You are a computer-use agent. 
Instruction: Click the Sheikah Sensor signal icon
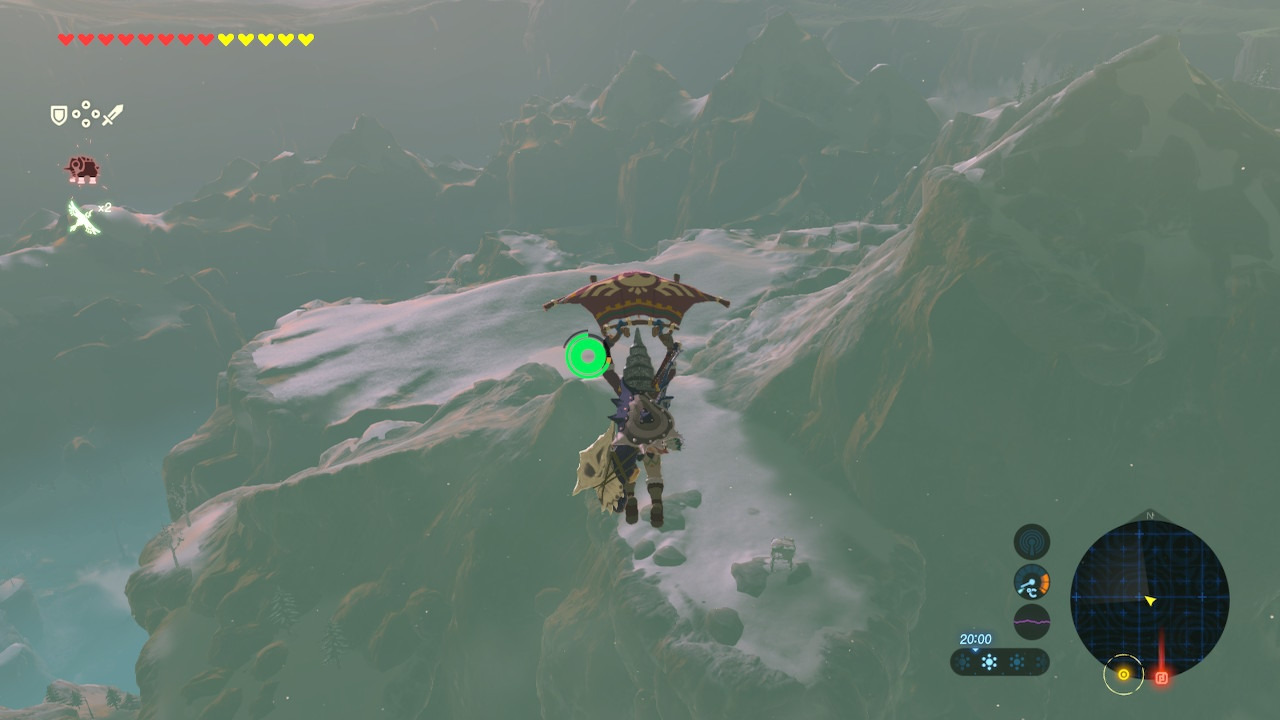pyautogui.click(x=1031, y=542)
